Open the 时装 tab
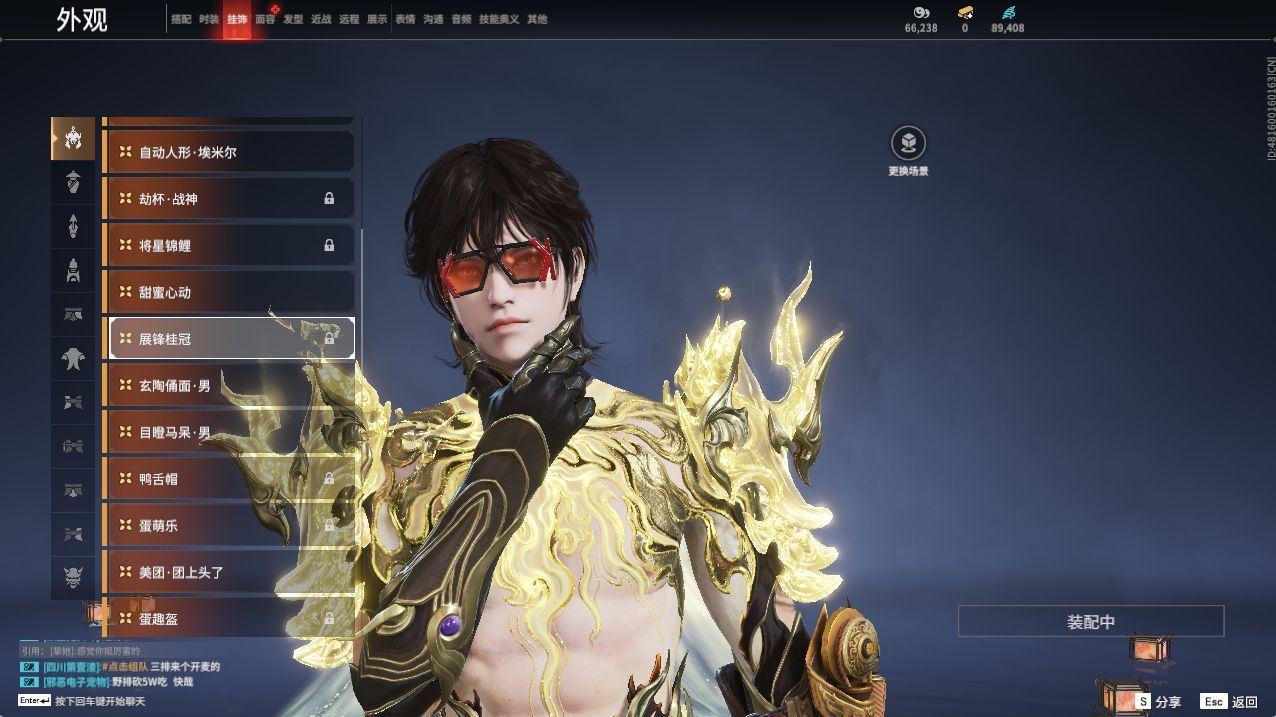Viewport: 1276px width, 717px height. click(209, 19)
